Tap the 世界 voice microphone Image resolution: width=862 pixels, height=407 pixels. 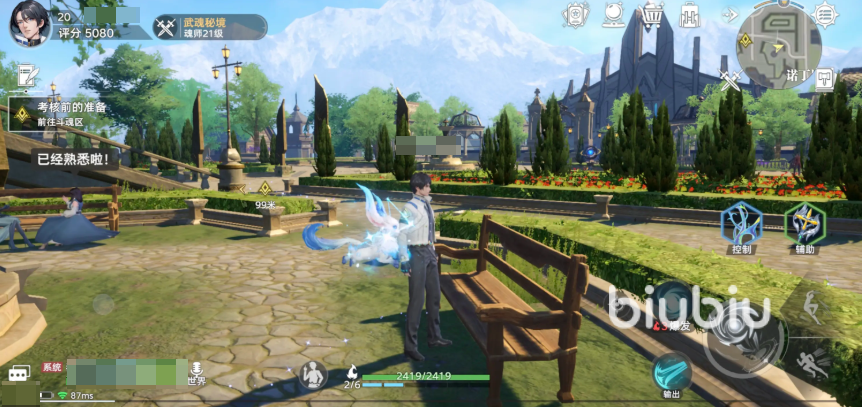(x=196, y=370)
